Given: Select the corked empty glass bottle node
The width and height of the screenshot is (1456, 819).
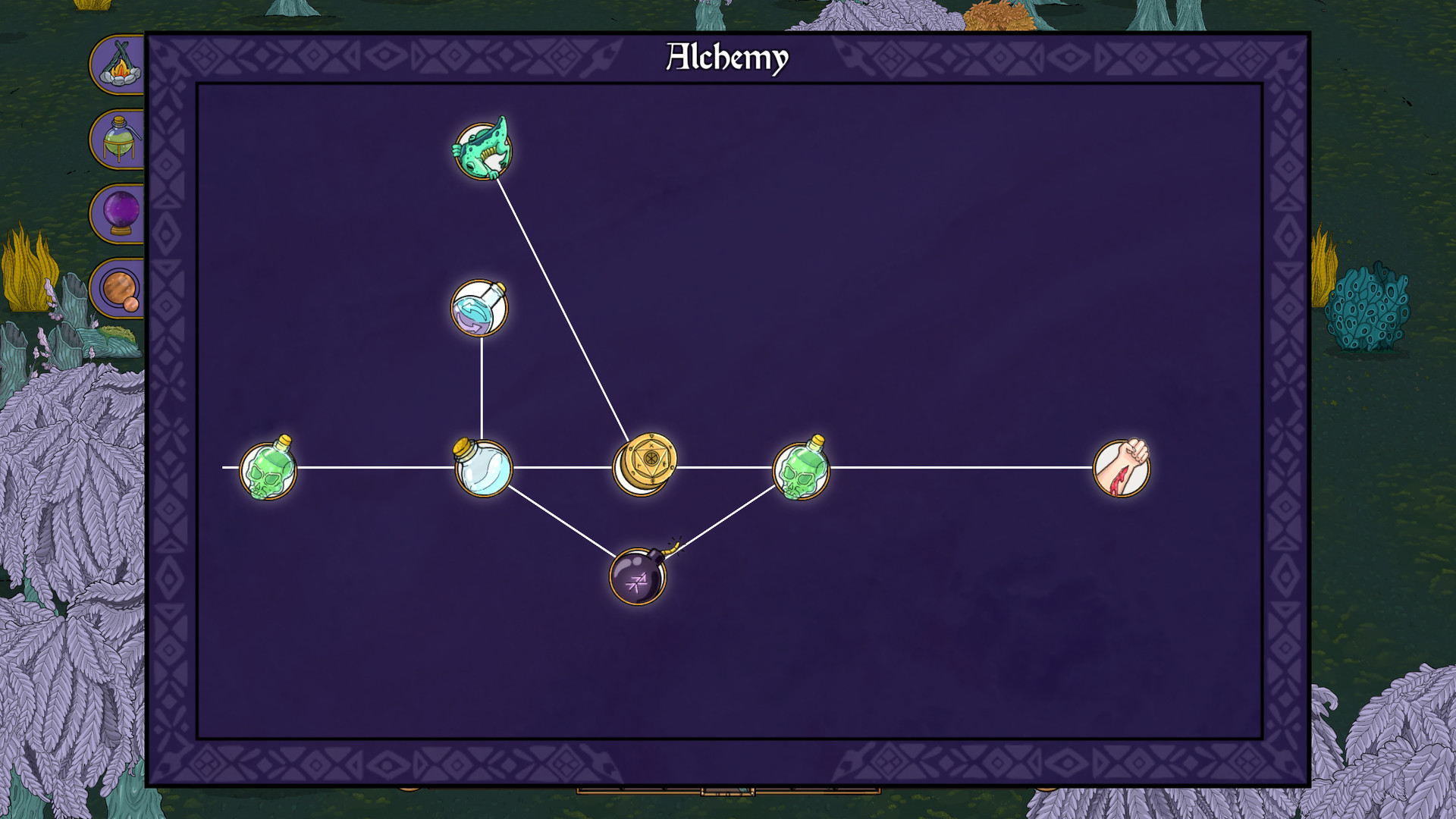Looking at the screenshot, I should pyautogui.click(x=483, y=468).
